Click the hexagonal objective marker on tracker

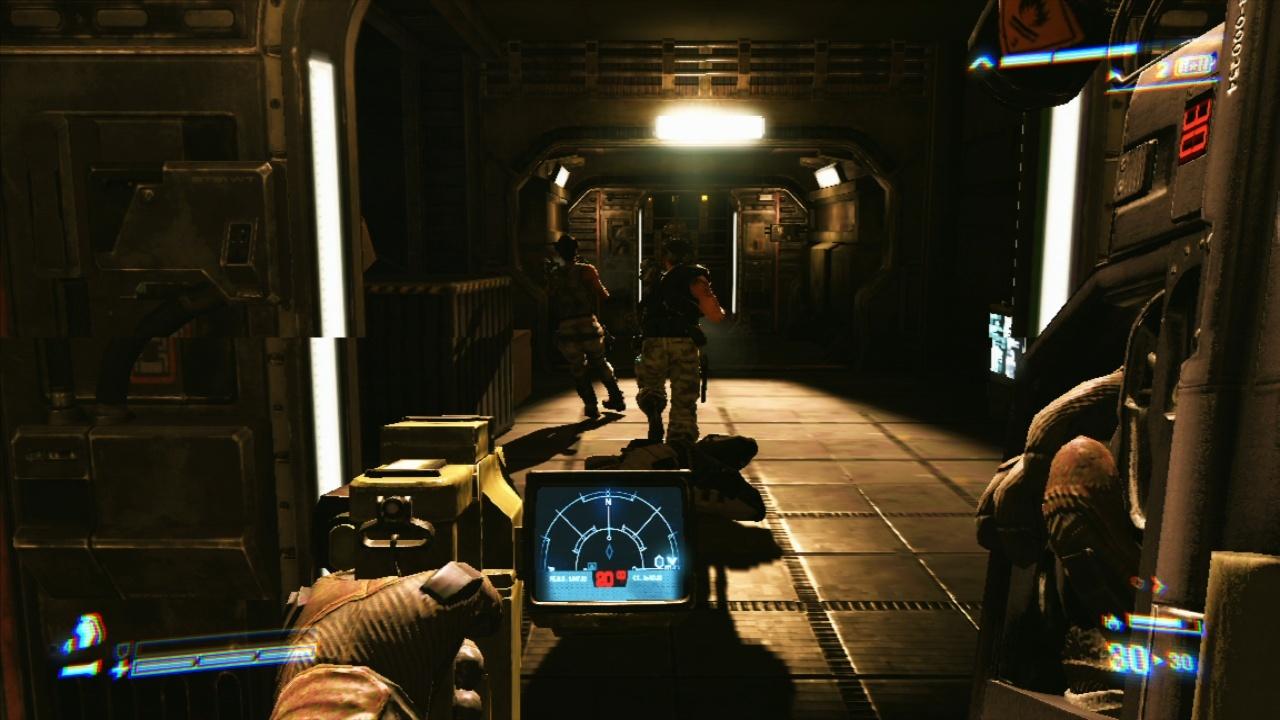click(659, 560)
